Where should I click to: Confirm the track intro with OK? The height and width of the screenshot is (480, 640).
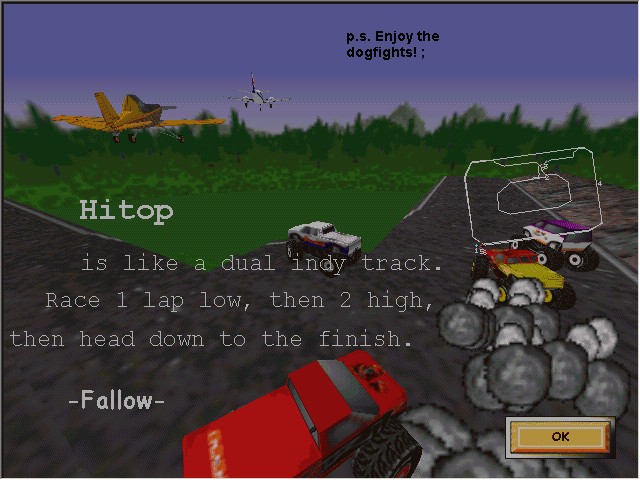559,437
